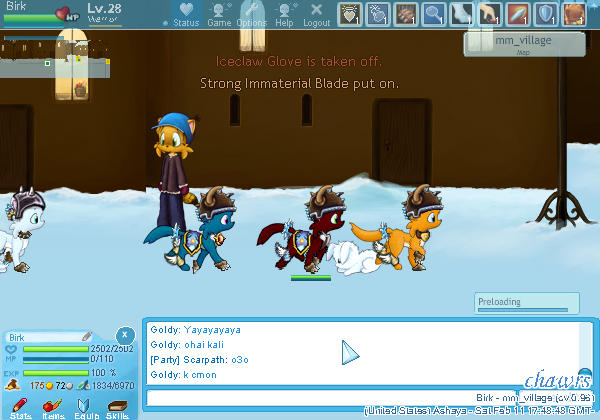This screenshot has width=600, height=420.
Task: Open the Equip window
Action: 85,406
